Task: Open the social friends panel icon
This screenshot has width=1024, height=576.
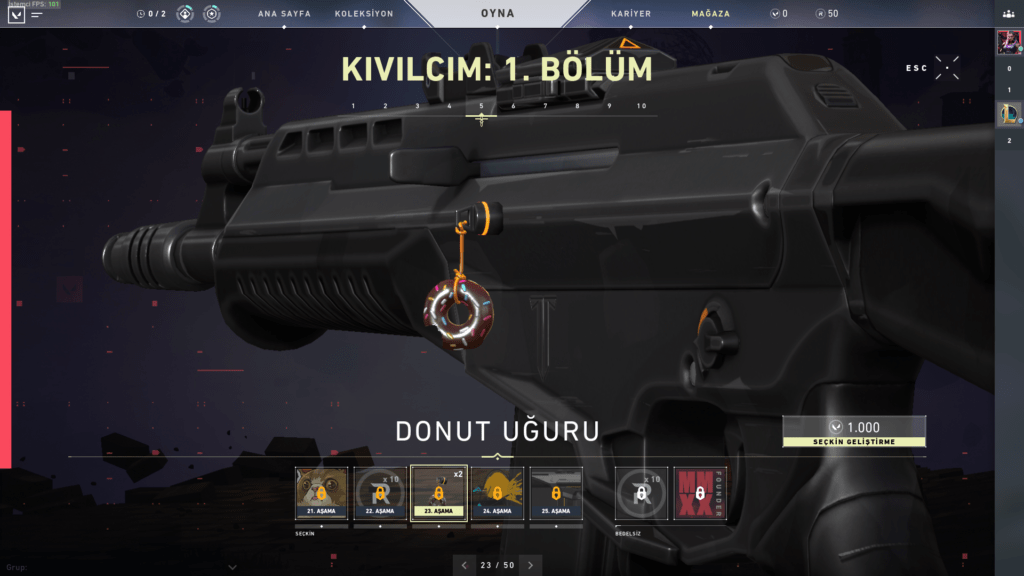Action: [1009, 14]
